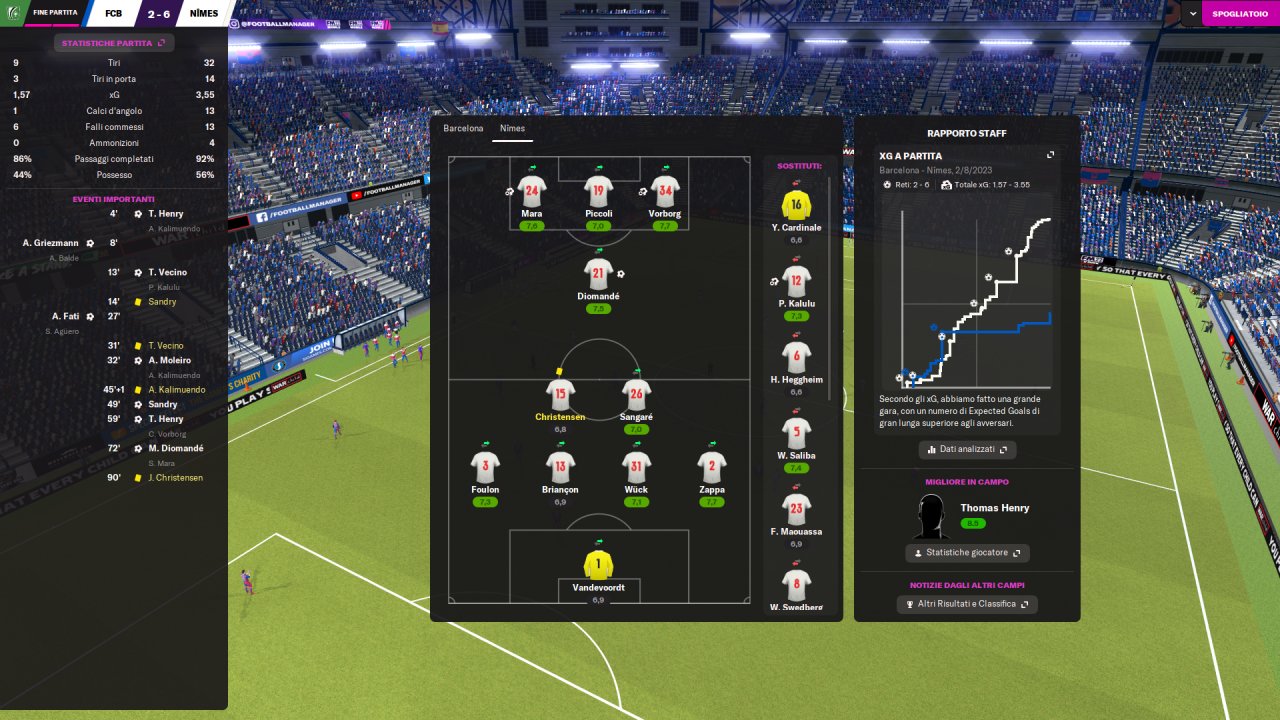View Statistiche giocatore for Thomas Henry
Image resolution: width=1280 pixels, height=720 pixels.
[x=966, y=553]
